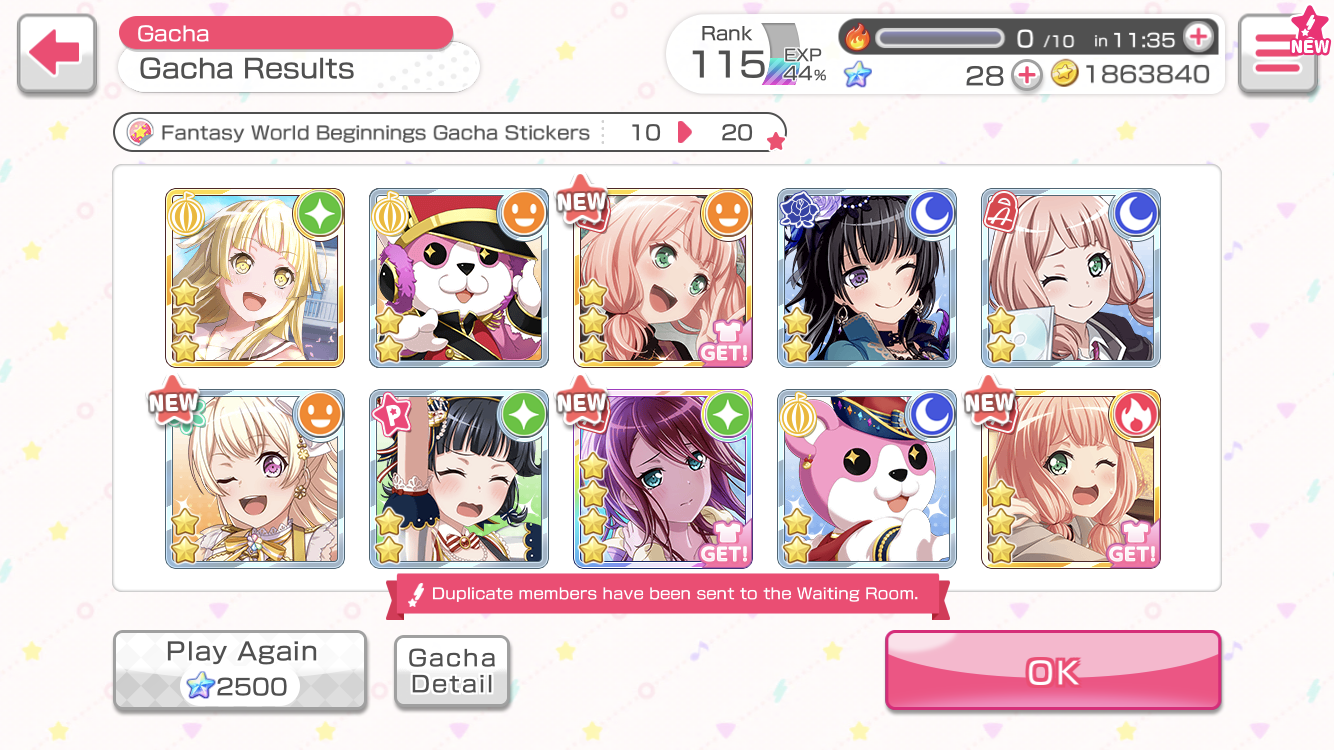Select the pink bear with blue hat card
The width and height of the screenshot is (1334, 750).
point(867,479)
